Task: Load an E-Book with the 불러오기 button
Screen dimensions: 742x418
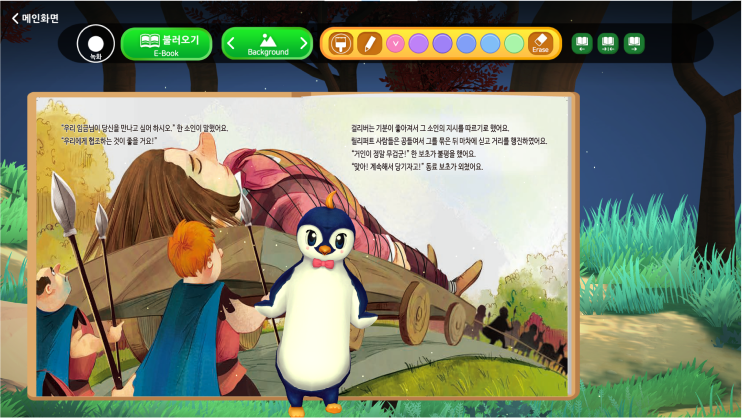Action: point(166,43)
